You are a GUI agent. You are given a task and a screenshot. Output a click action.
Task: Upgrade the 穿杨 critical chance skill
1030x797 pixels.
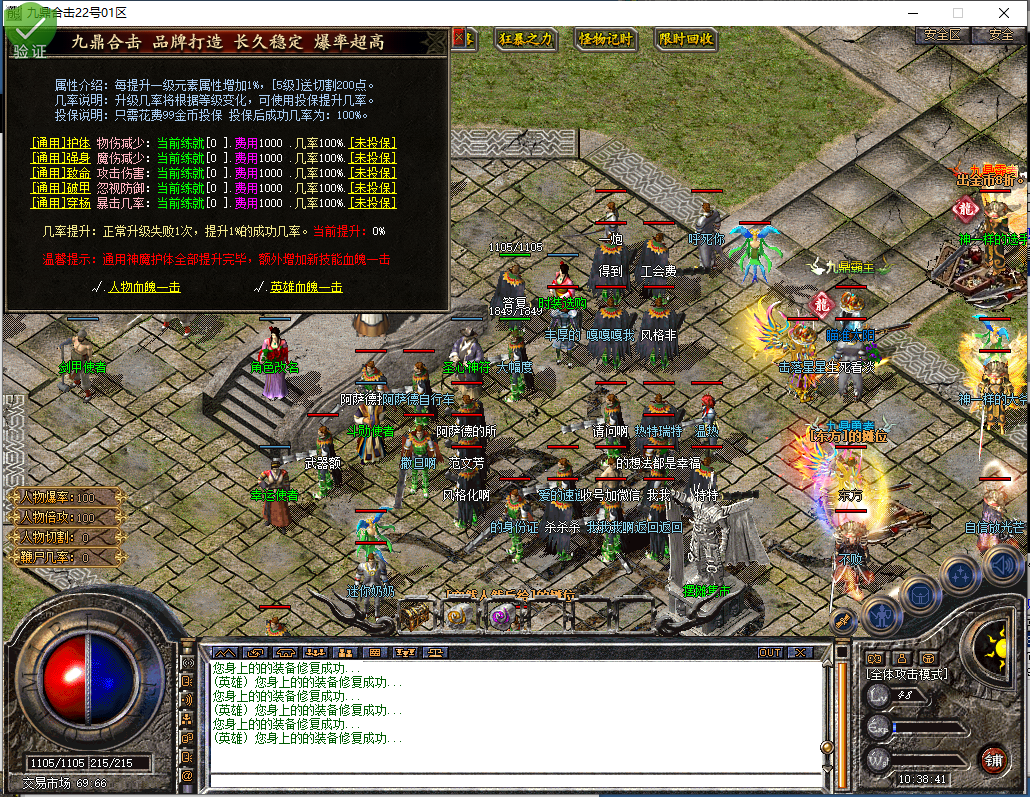60,203
